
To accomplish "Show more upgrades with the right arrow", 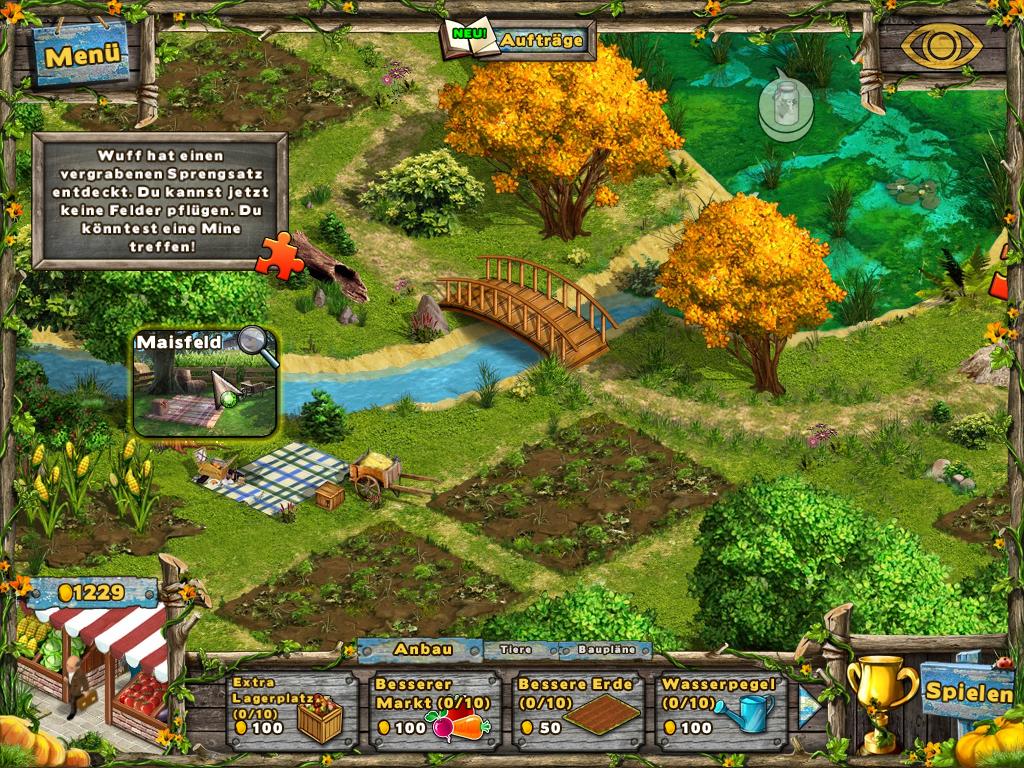I will [x=809, y=706].
